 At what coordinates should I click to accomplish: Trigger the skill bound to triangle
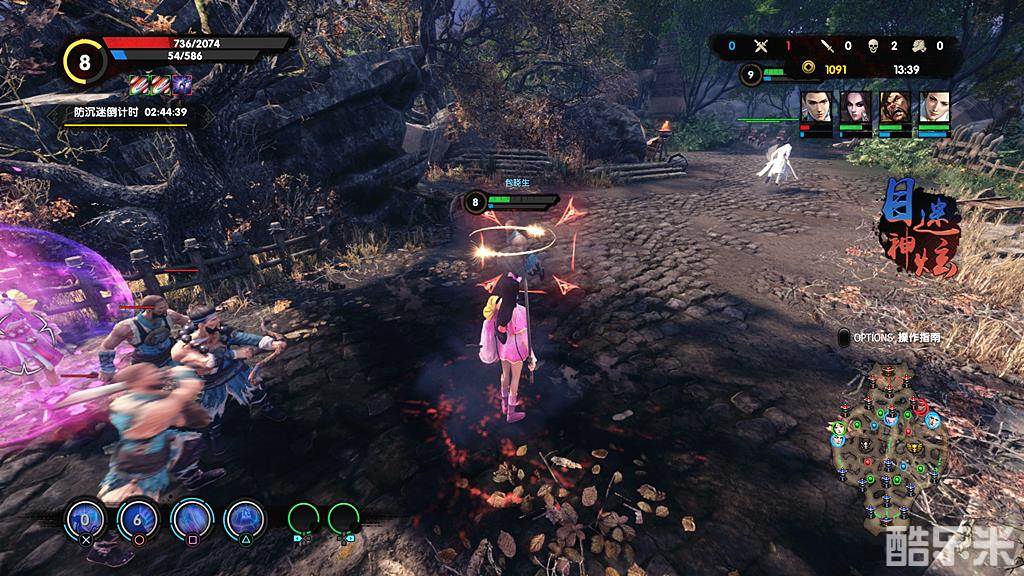tap(244, 518)
